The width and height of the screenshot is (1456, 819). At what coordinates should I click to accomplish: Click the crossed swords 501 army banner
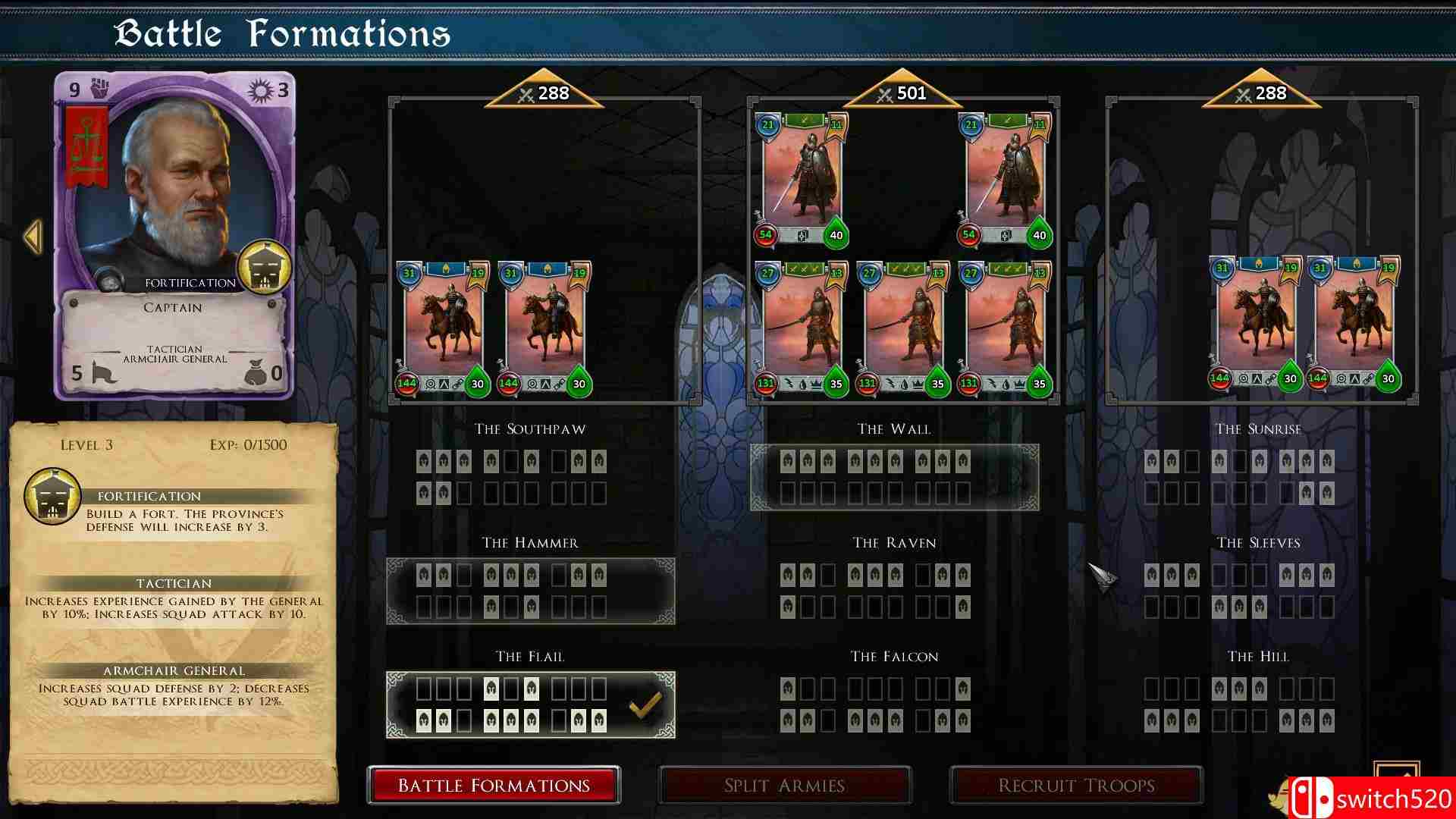901,93
